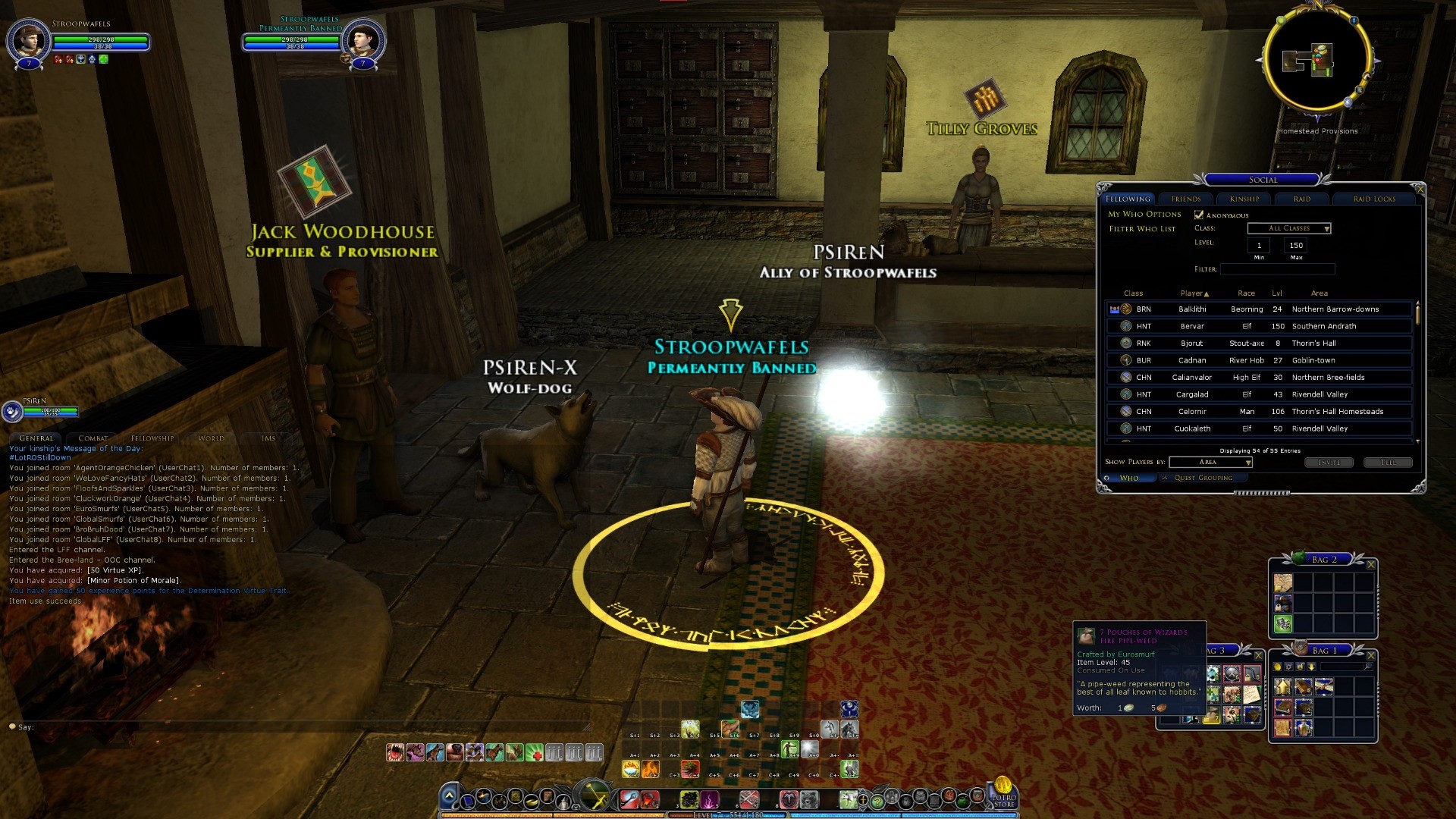
Task: Close the Bag 2 window
Action: 1371,564
